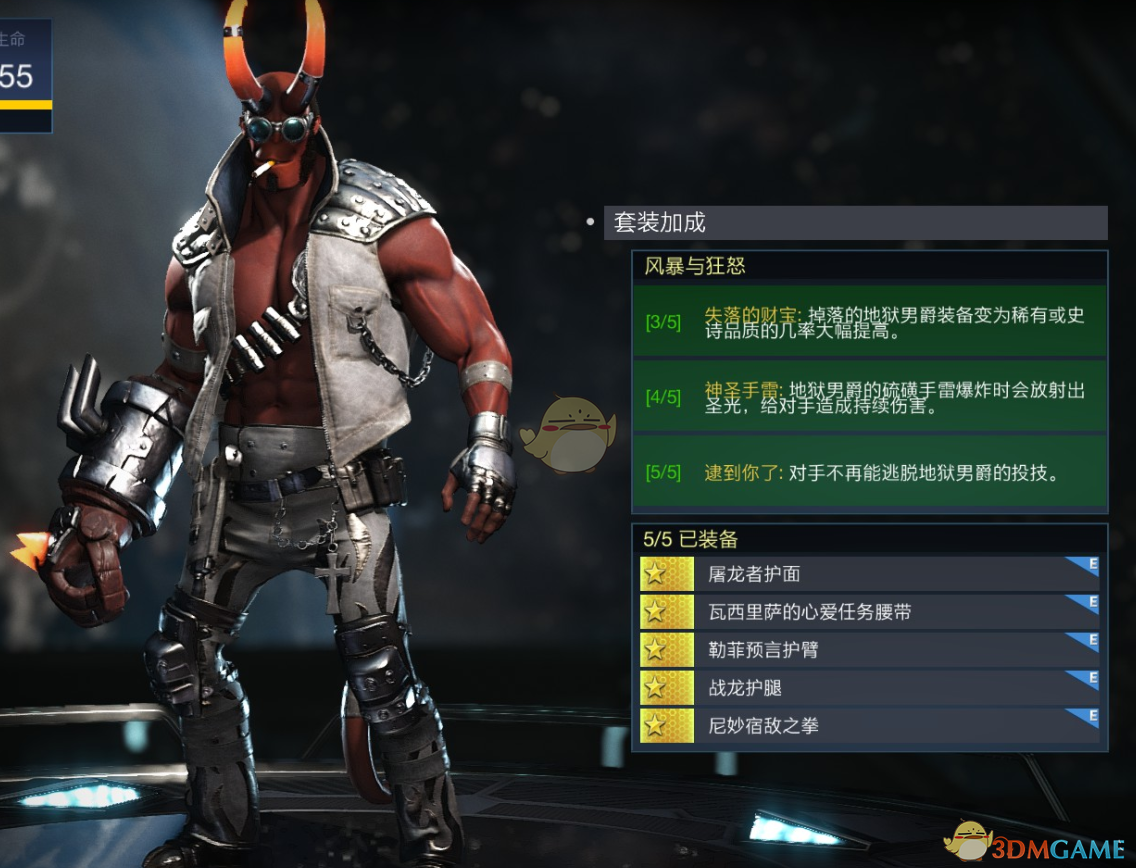
Task: Choose the 瓦西里萨的心爱任务腰带 gear row
Action: pyautogui.click(x=869, y=612)
